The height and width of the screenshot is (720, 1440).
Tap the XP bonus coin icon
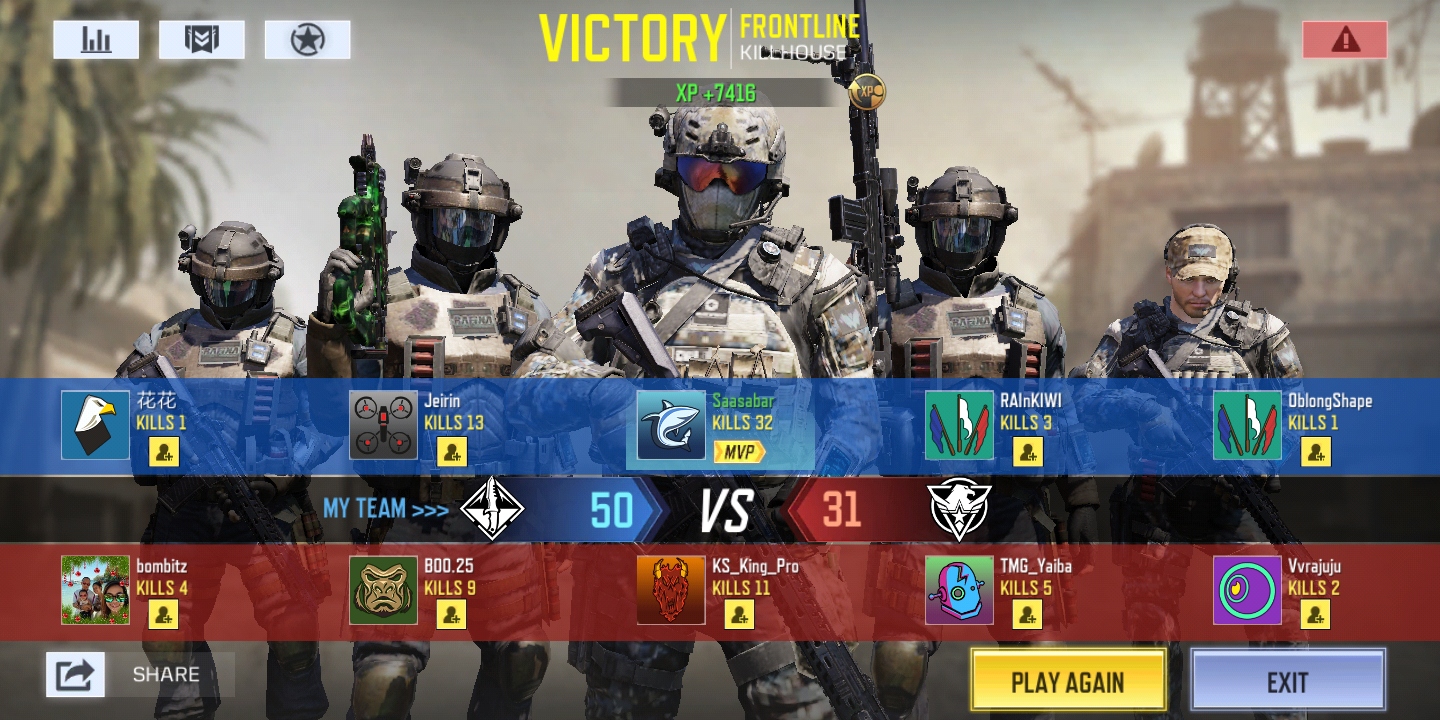(x=867, y=92)
